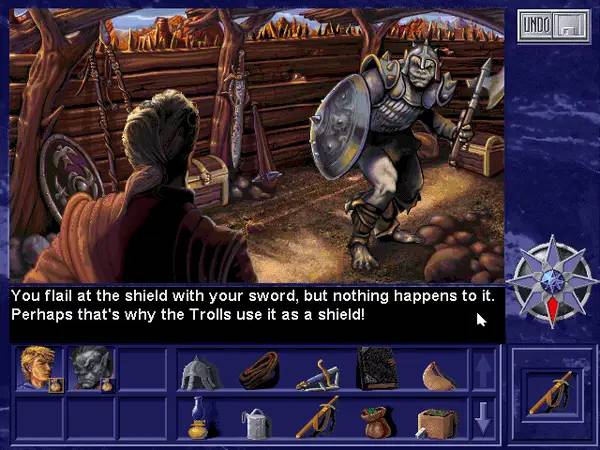The image size is (600, 450).
Task: Pick the brown pouch of herbs
Action: pos(377,418)
